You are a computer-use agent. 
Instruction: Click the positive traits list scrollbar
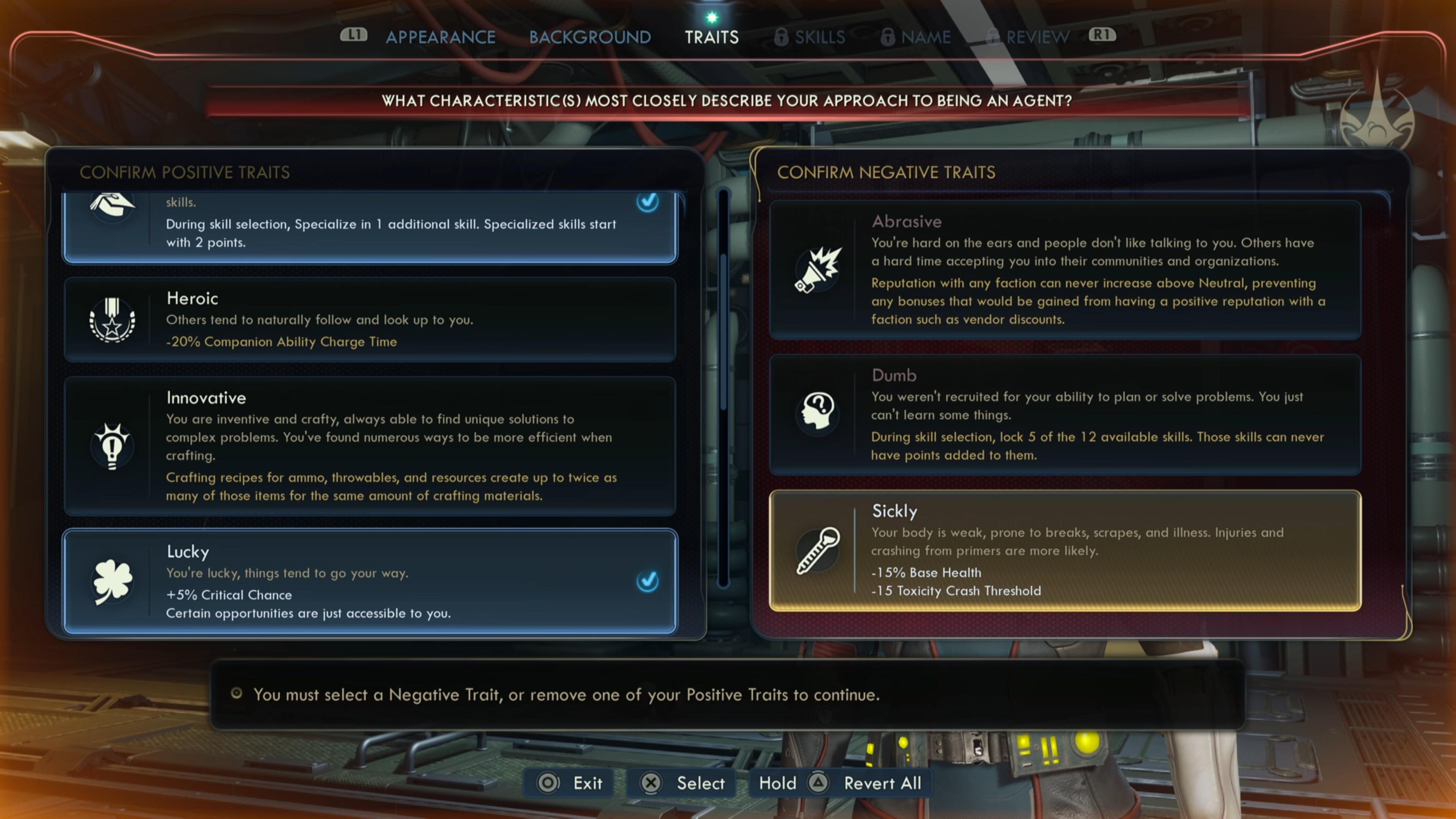coord(723,390)
